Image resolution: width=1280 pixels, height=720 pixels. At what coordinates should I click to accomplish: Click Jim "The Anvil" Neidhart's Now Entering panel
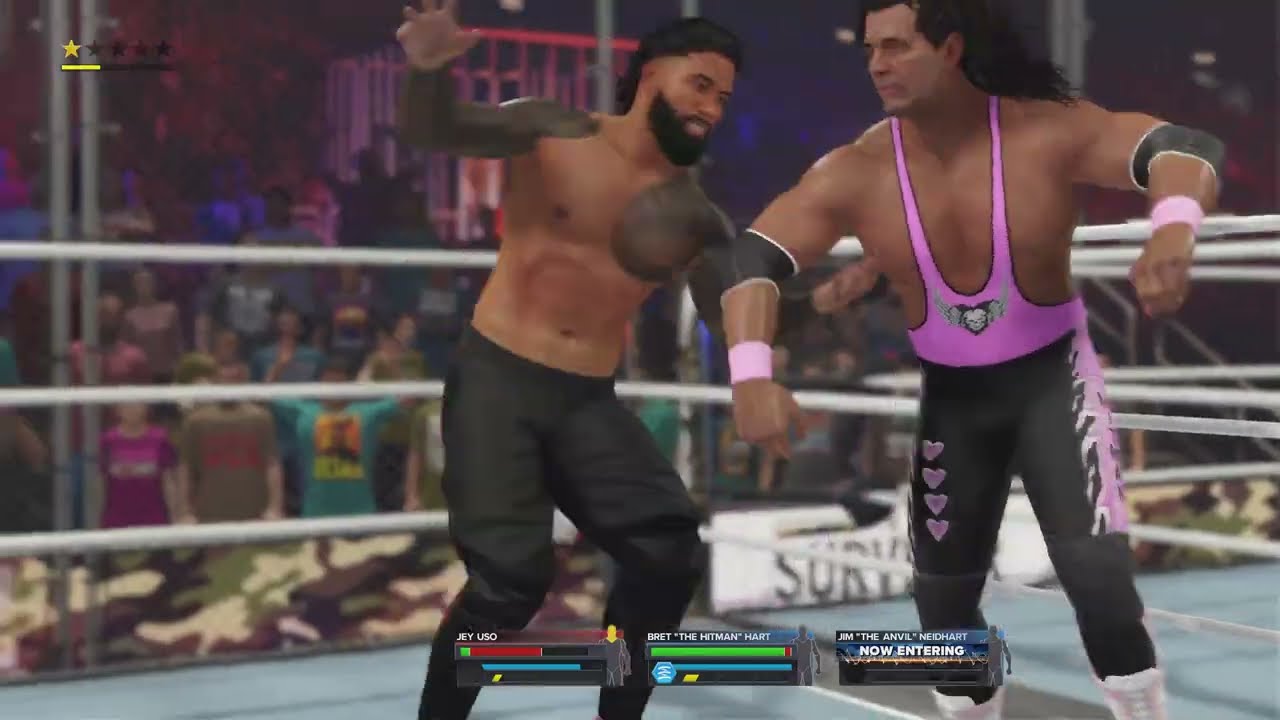911,651
